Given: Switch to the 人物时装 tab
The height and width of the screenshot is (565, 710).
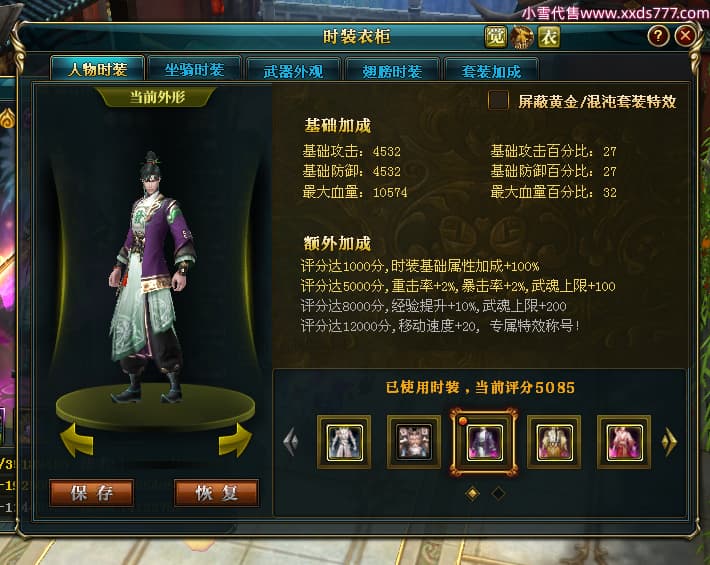Looking at the screenshot, I should pos(98,70).
